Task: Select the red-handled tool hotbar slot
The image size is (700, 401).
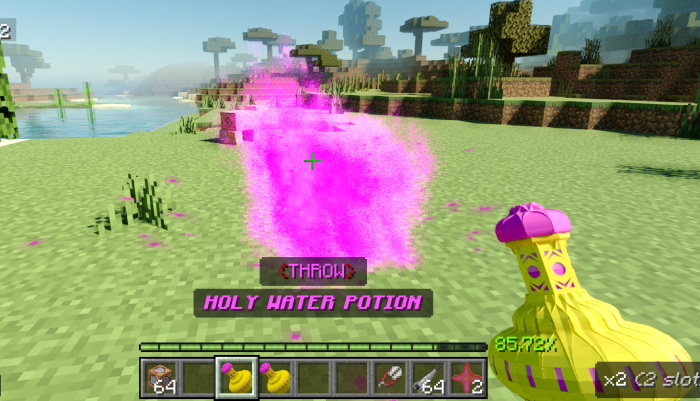Action: tap(389, 378)
